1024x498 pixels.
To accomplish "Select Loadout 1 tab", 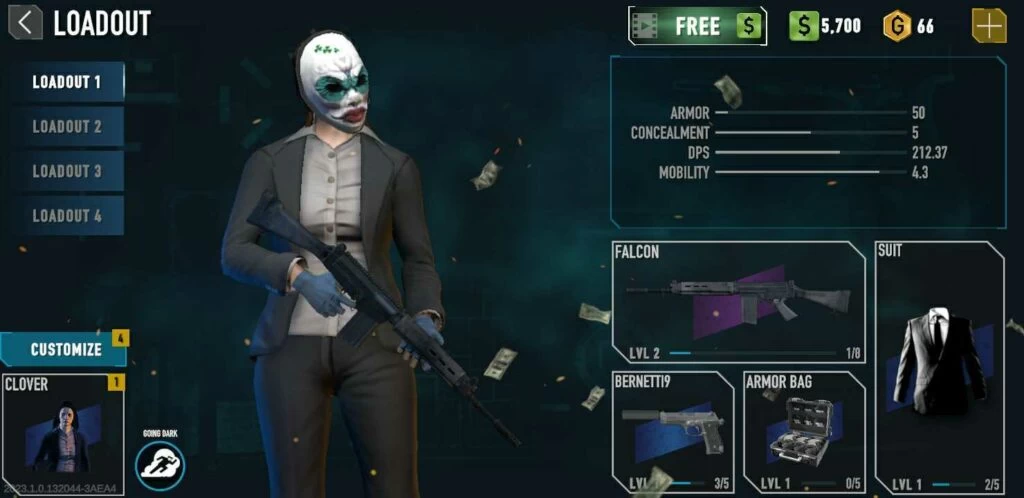I will click(67, 82).
